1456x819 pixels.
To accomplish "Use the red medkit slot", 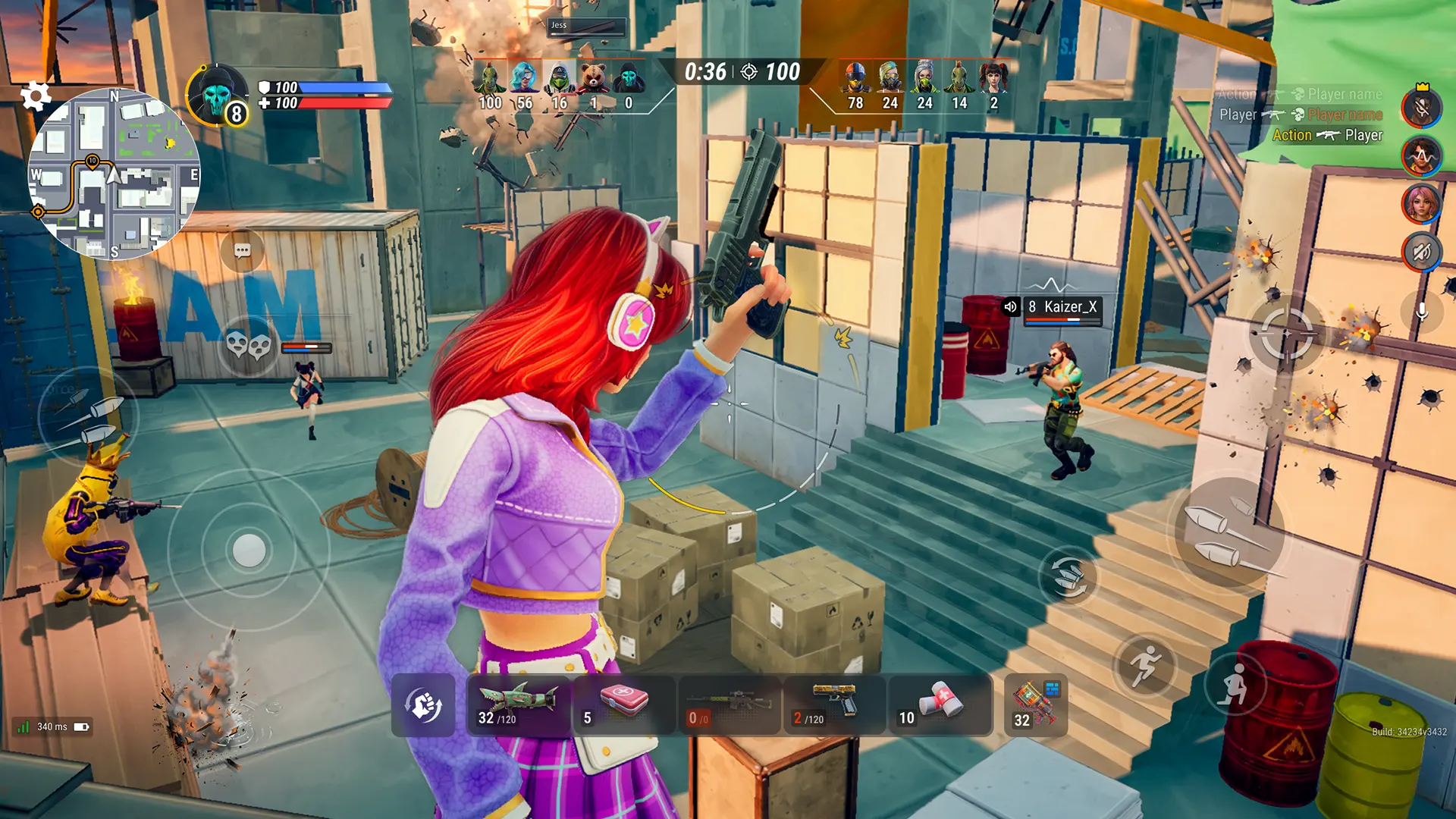I will [623, 705].
